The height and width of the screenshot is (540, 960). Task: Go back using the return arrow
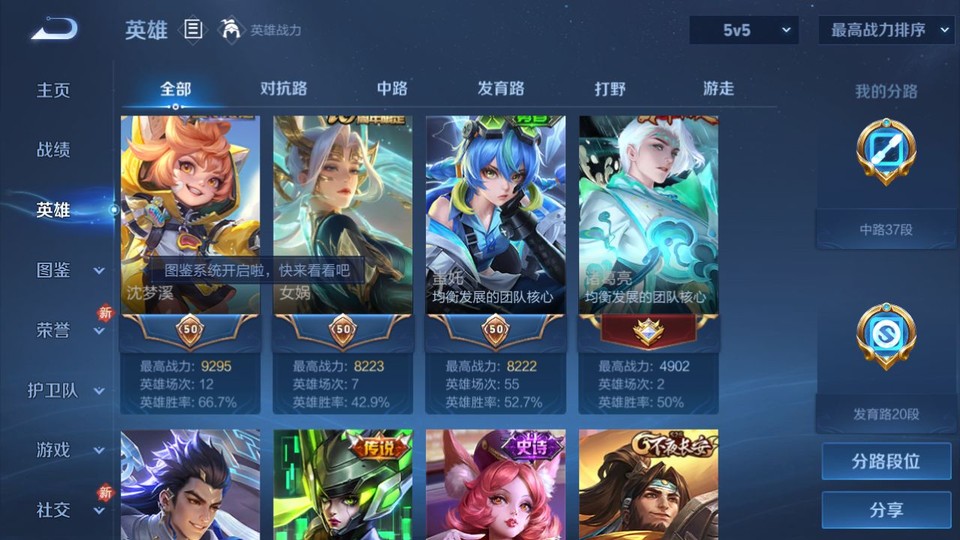[x=54, y=30]
